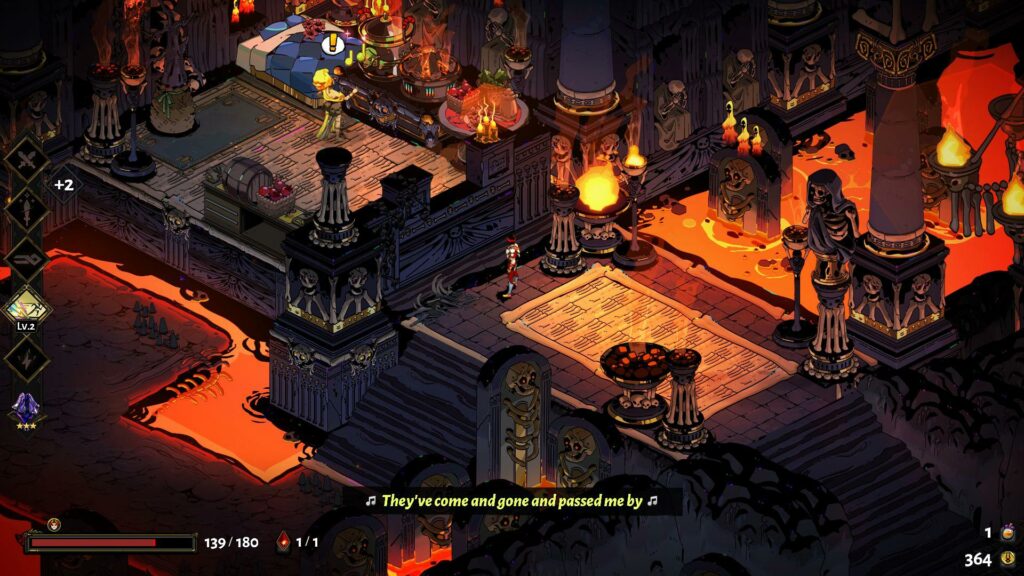Click the Zagreus portrait above the health bar
Screen dimensions: 1024x576
click(54, 524)
